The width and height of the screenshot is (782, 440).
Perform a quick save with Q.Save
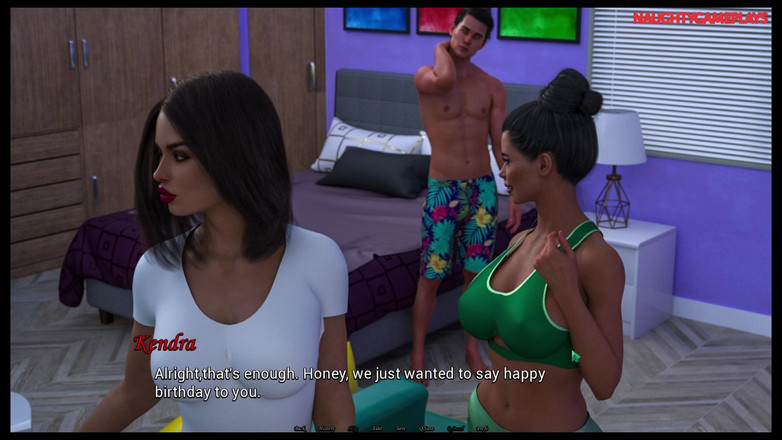[427, 429]
